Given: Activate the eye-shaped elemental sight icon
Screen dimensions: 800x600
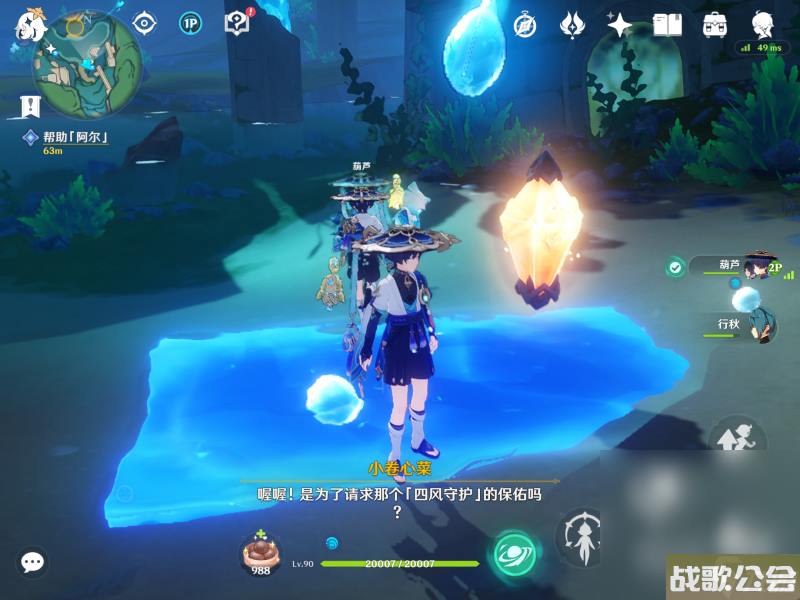Looking at the screenshot, I should coord(146,23).
